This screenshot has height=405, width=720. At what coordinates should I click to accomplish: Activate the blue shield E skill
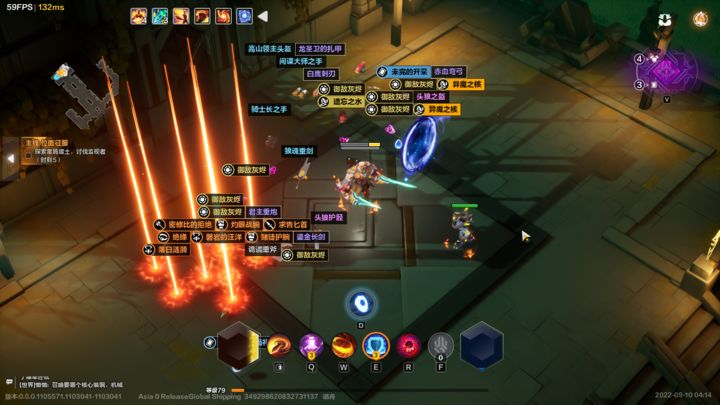pyautogui.click(x=376, y=346)
